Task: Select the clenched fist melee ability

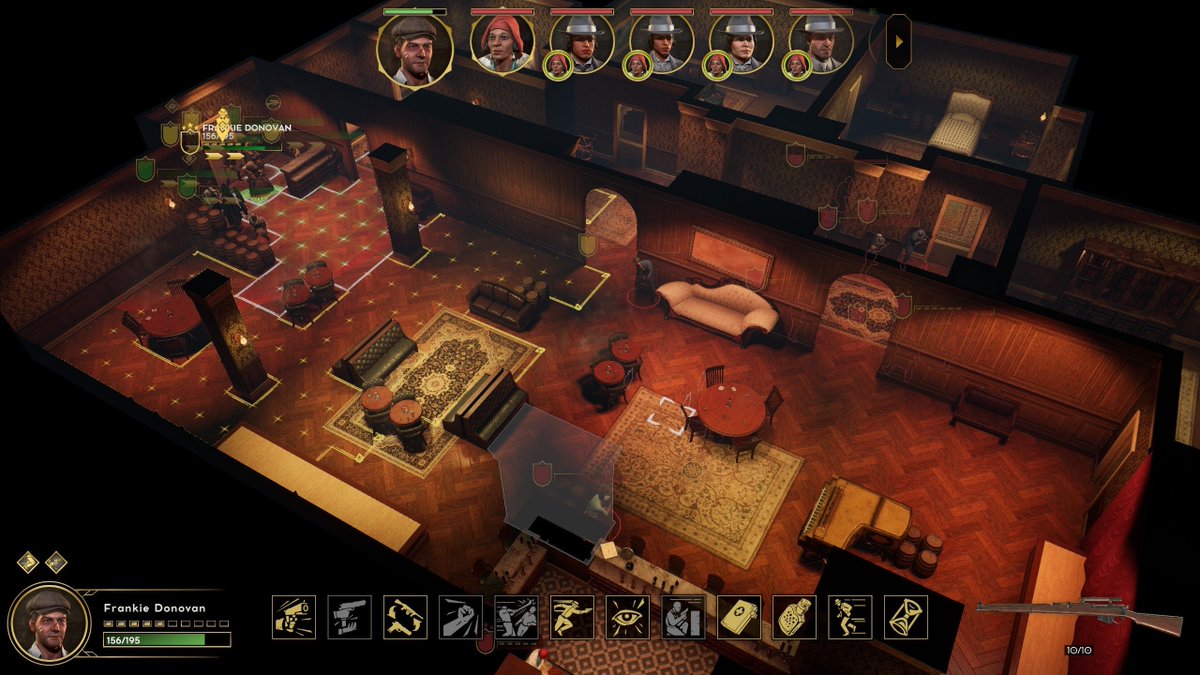Action: (460, 617)
